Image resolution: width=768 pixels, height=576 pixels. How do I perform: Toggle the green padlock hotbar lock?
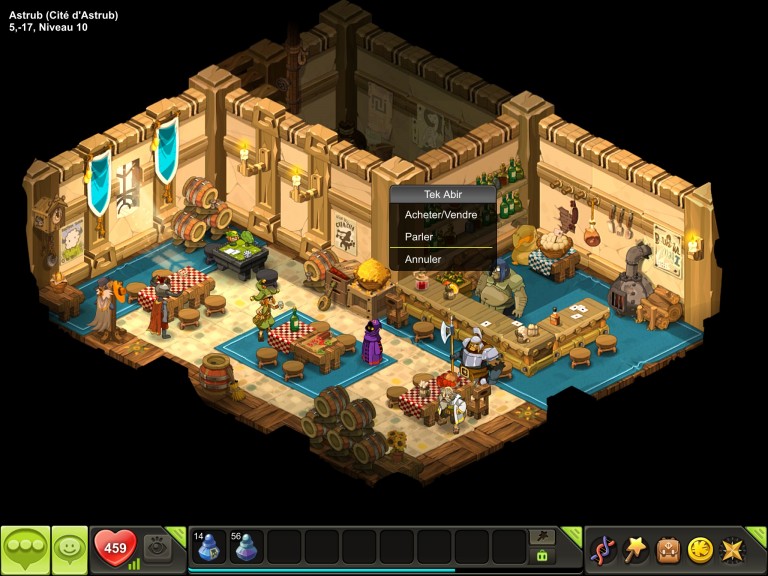click(542, 555)
